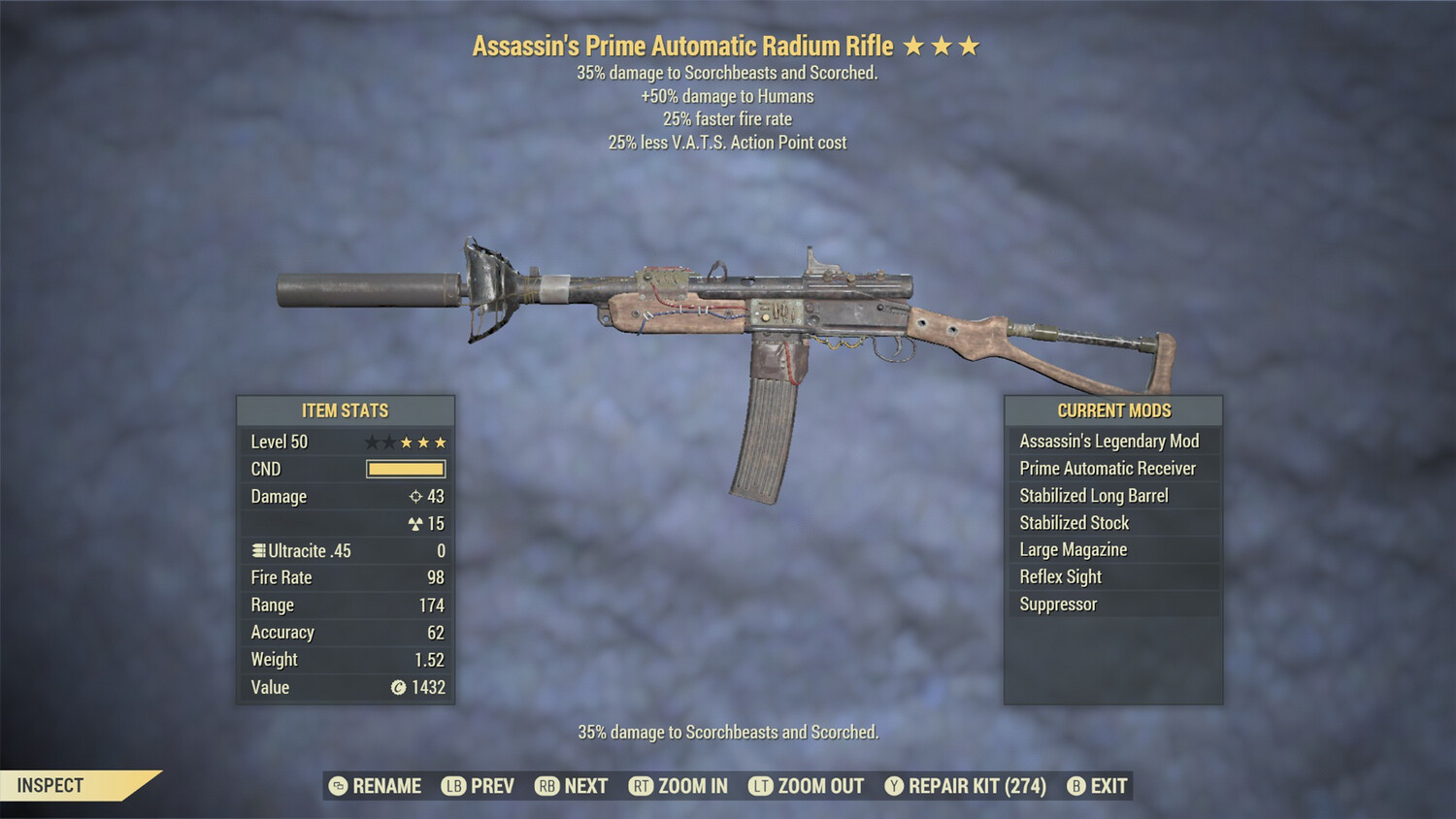Screen dimensions: 1456x819
Task: Expand the ITEM STATS panel header
Action: coord(345,410)
